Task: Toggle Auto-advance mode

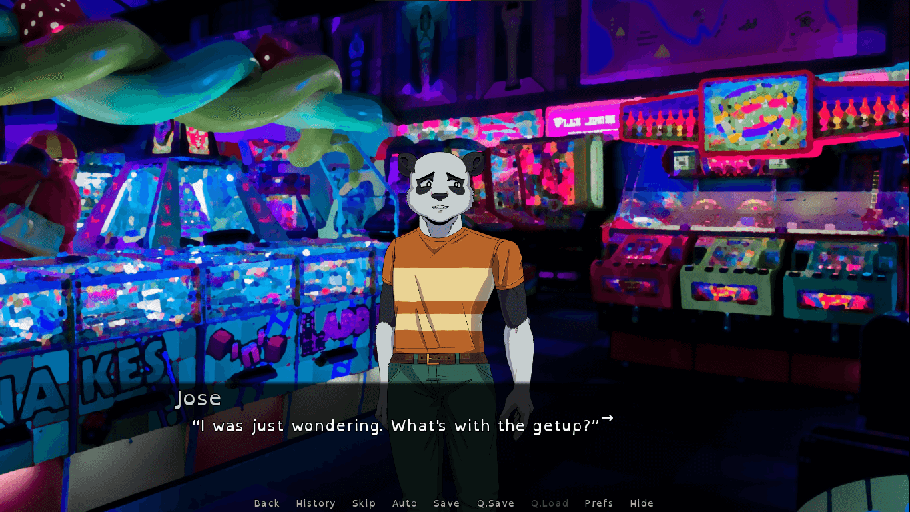Action: tap(405, 503)
